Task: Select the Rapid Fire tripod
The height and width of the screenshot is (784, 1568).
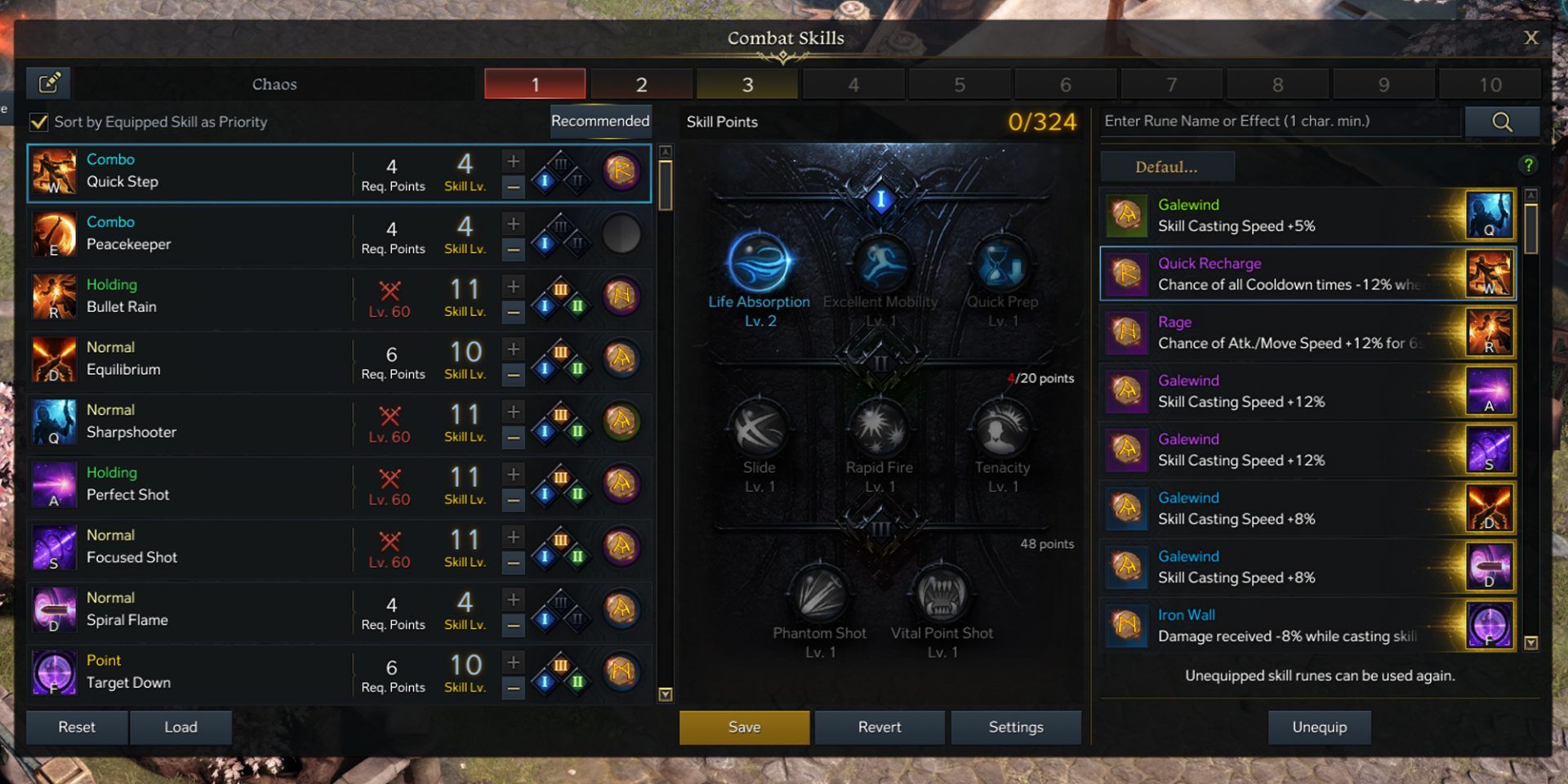Action: (x=879, y=429)
